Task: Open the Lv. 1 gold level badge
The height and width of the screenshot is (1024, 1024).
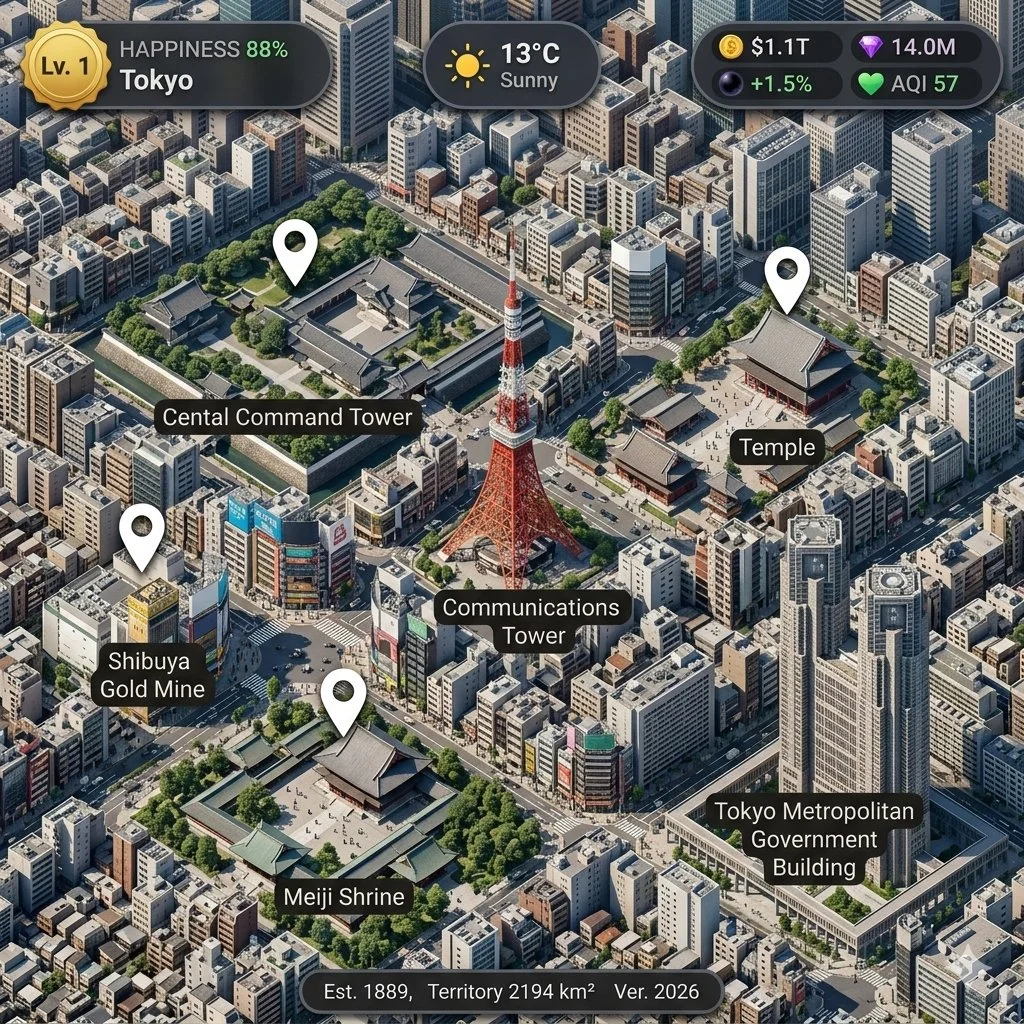Action: tap(66, 66)
